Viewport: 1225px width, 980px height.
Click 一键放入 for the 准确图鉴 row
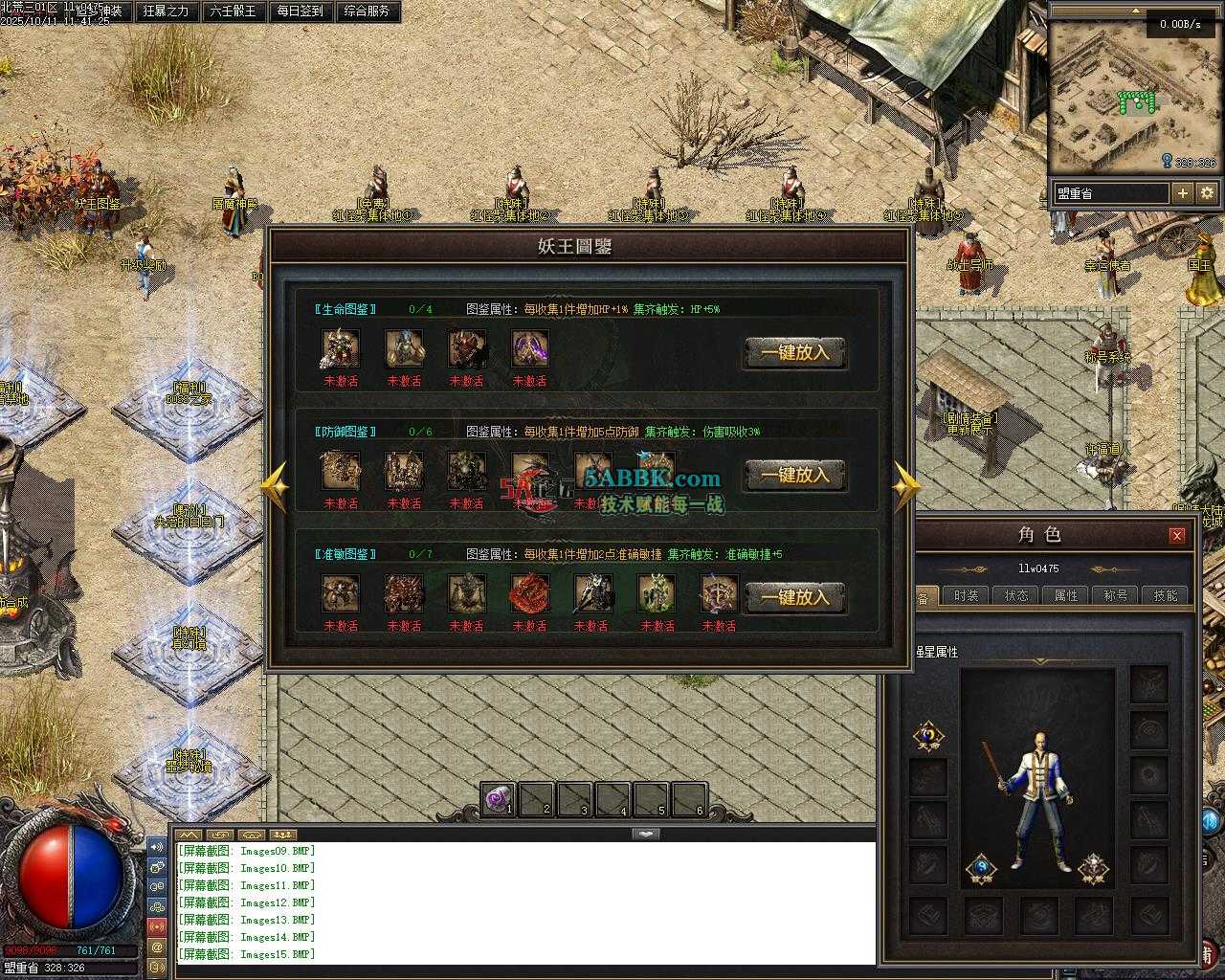795,597
